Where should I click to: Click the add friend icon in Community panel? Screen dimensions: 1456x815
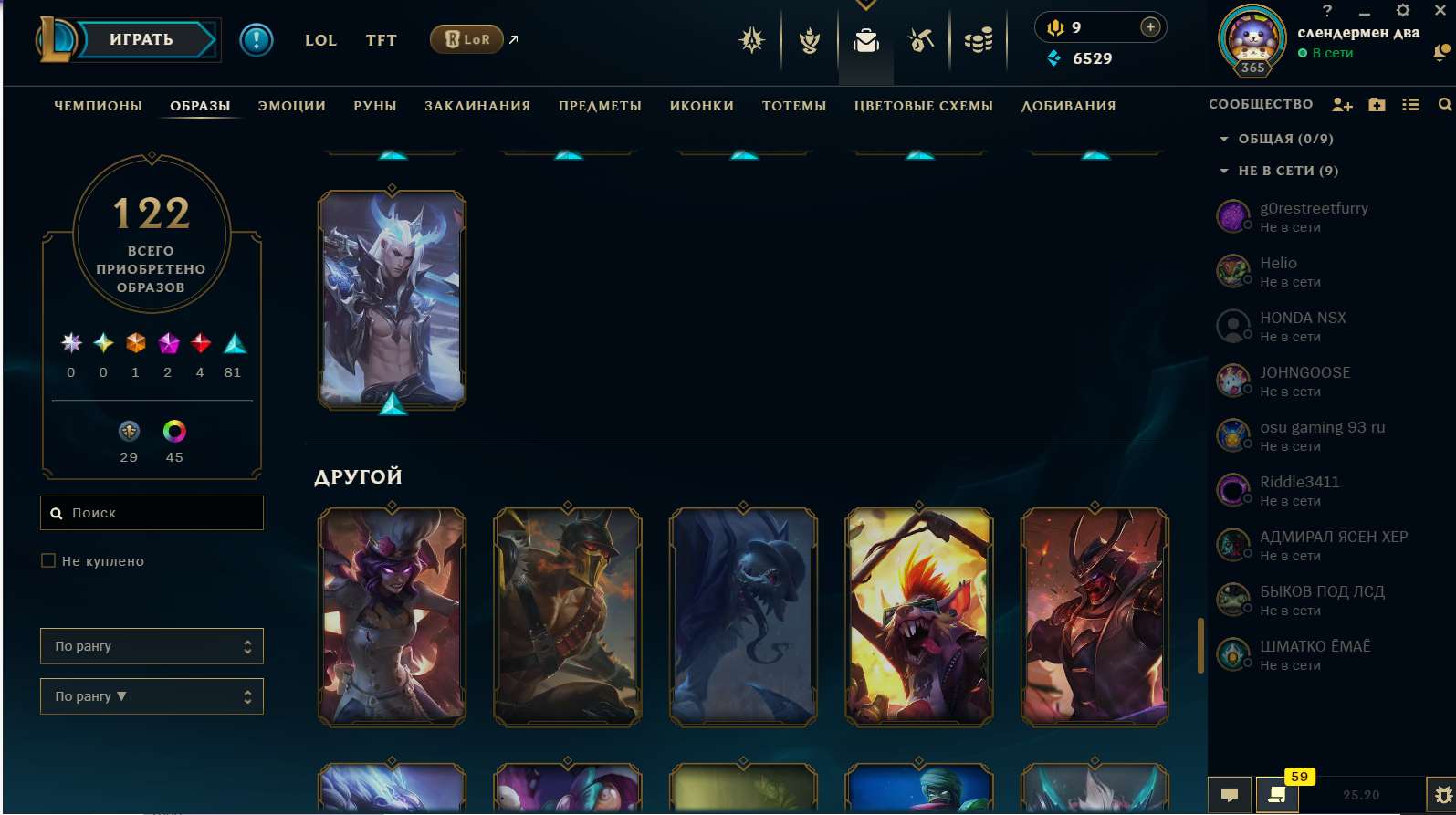pyautogui.click(x=1342, y=105)
